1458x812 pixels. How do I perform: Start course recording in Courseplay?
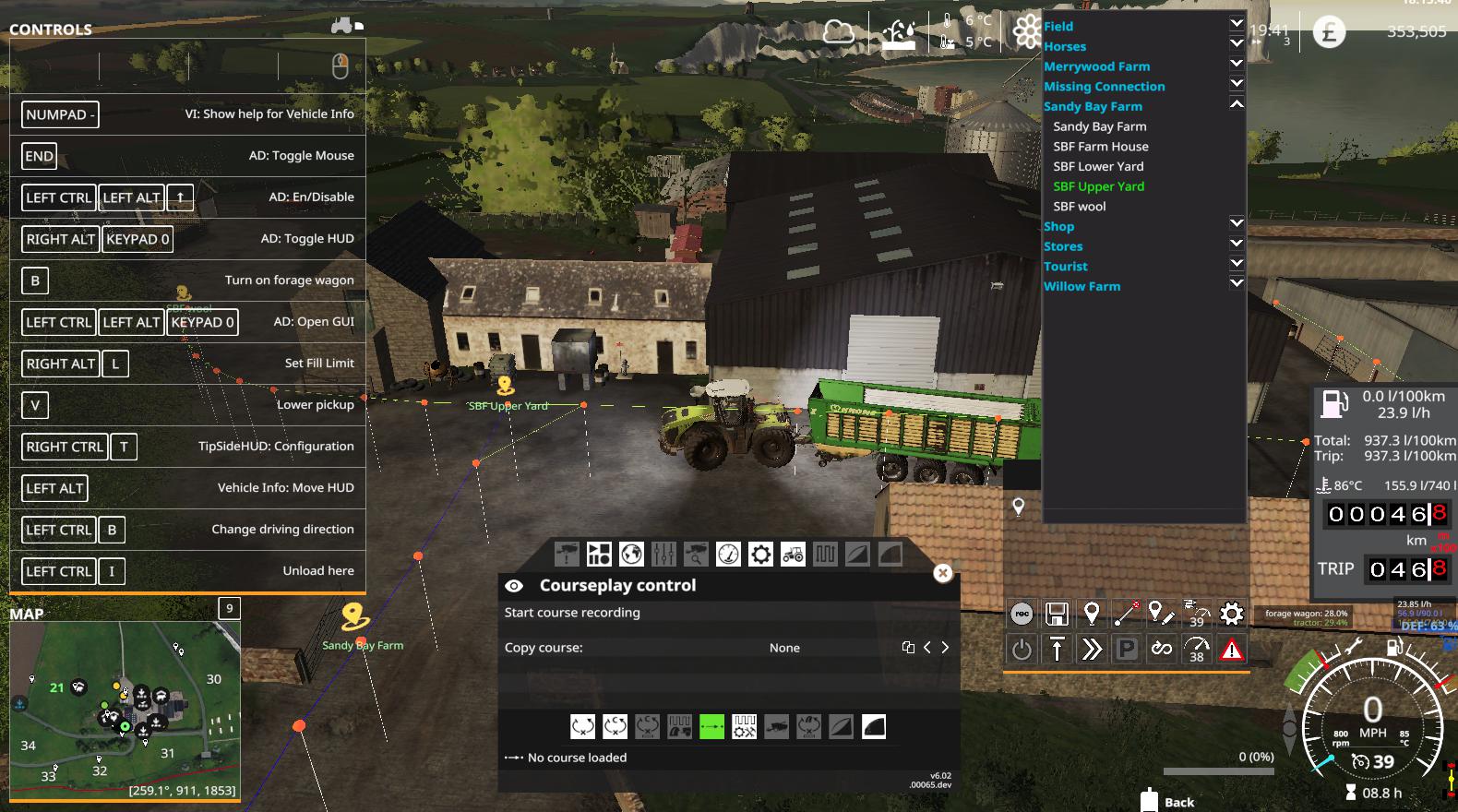pyautogui.click(x=572, y=613)
